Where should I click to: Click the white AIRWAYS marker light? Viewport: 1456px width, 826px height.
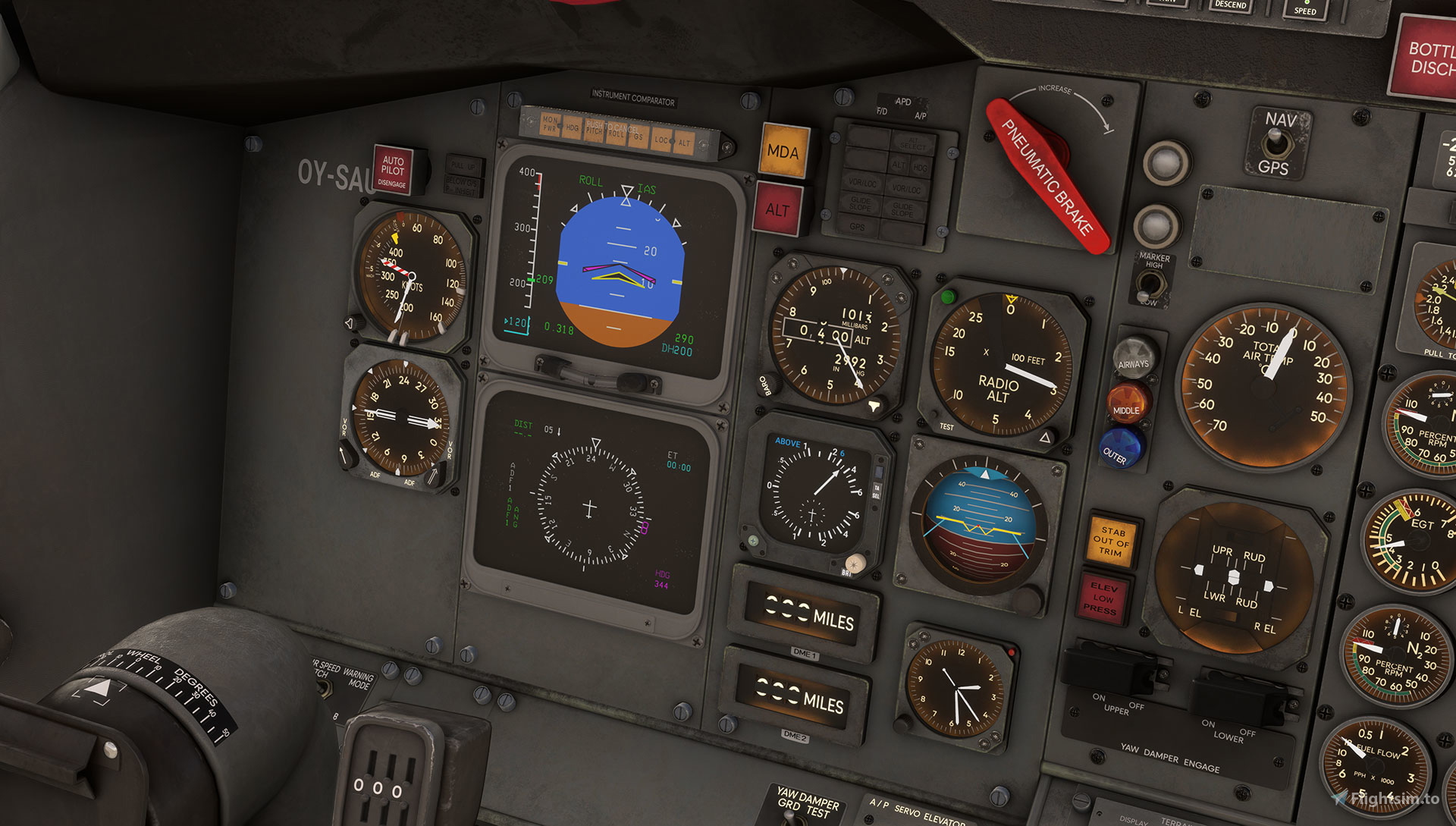point(1134,356)
